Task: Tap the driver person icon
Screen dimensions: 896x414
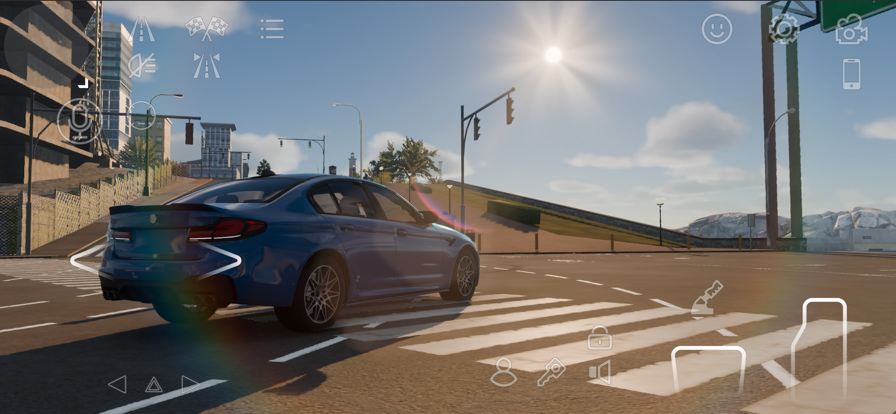Action: click(504, 372)
